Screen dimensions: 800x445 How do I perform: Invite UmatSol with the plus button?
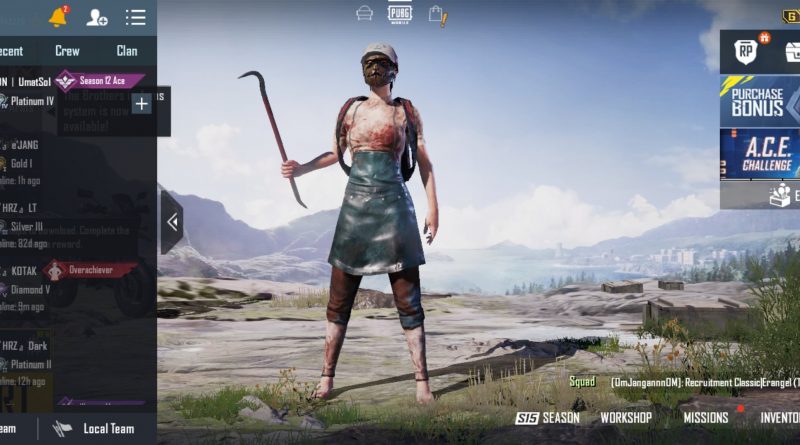click(x=141, y=103)
